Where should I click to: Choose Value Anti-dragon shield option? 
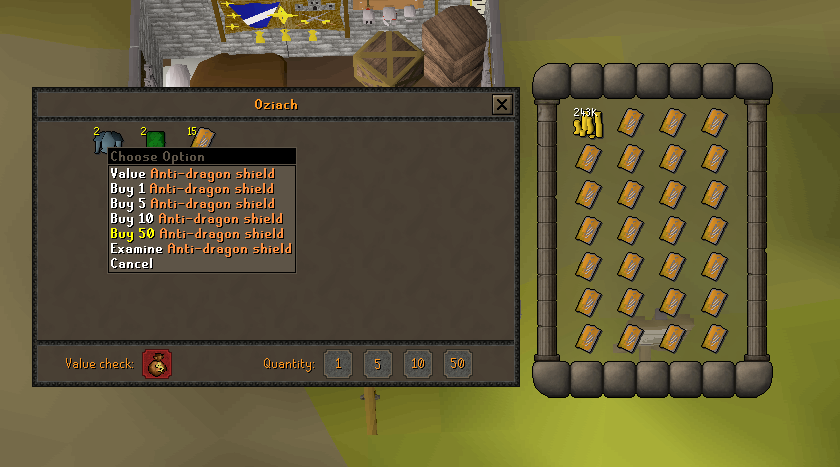[x=192, y=174]
